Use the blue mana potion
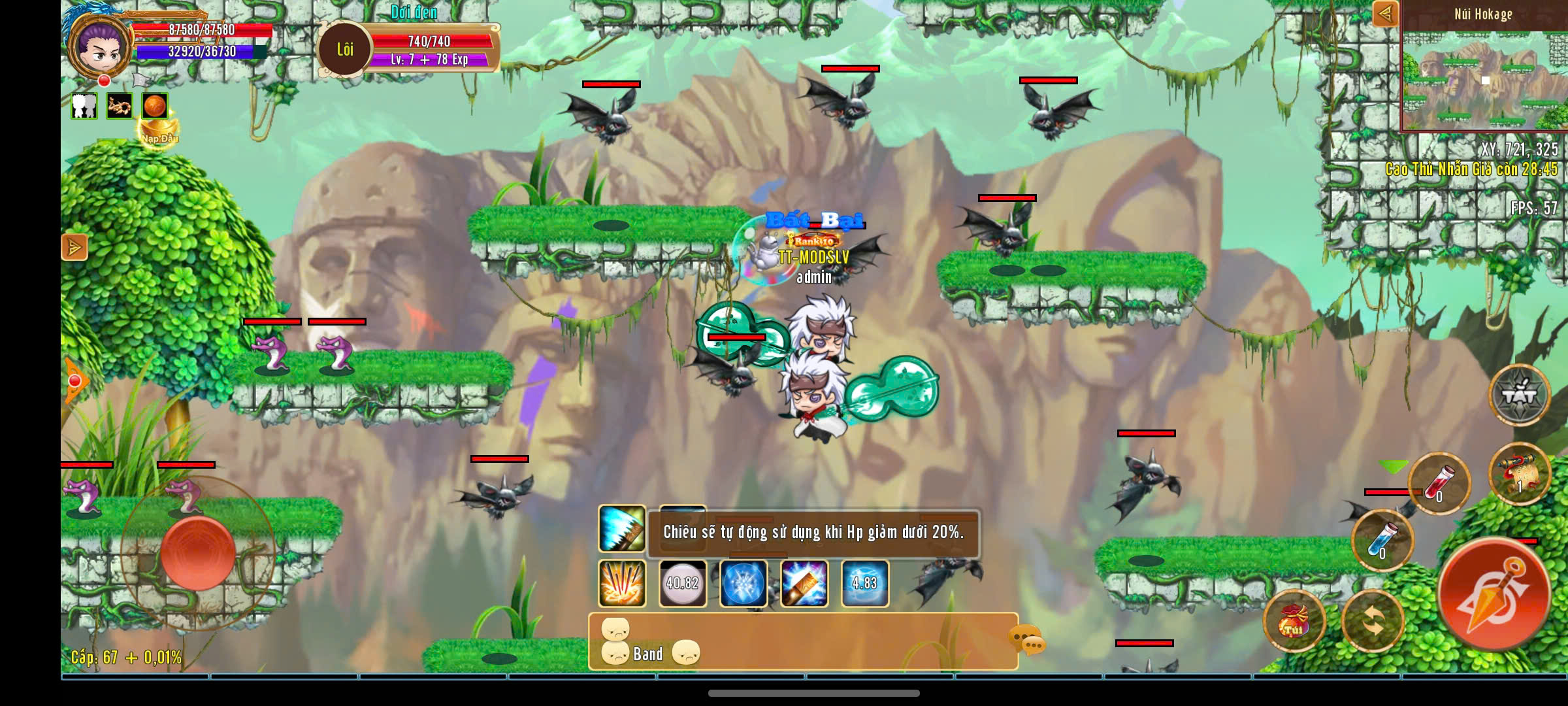This screenshot has width=1568, height=706. [x=1382, y=541]
